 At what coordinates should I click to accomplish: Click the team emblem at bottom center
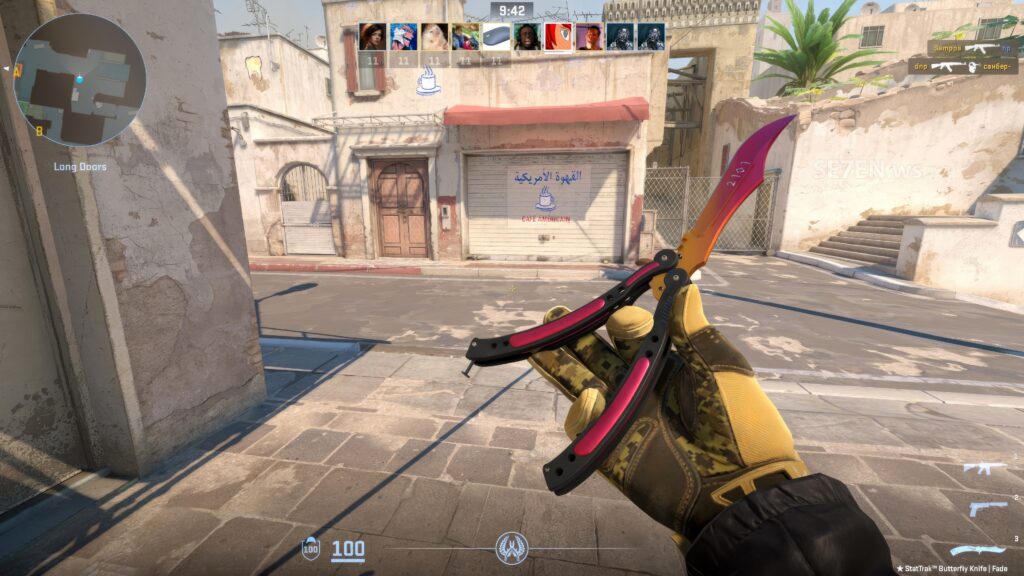coord(511,548)
